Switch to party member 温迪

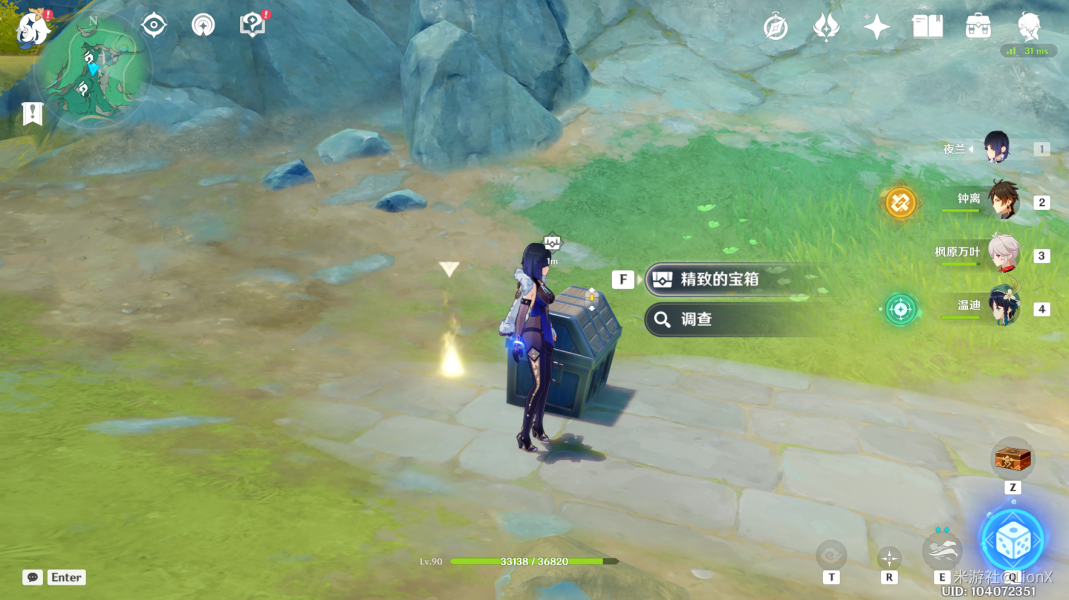[x=1002, y=306]
